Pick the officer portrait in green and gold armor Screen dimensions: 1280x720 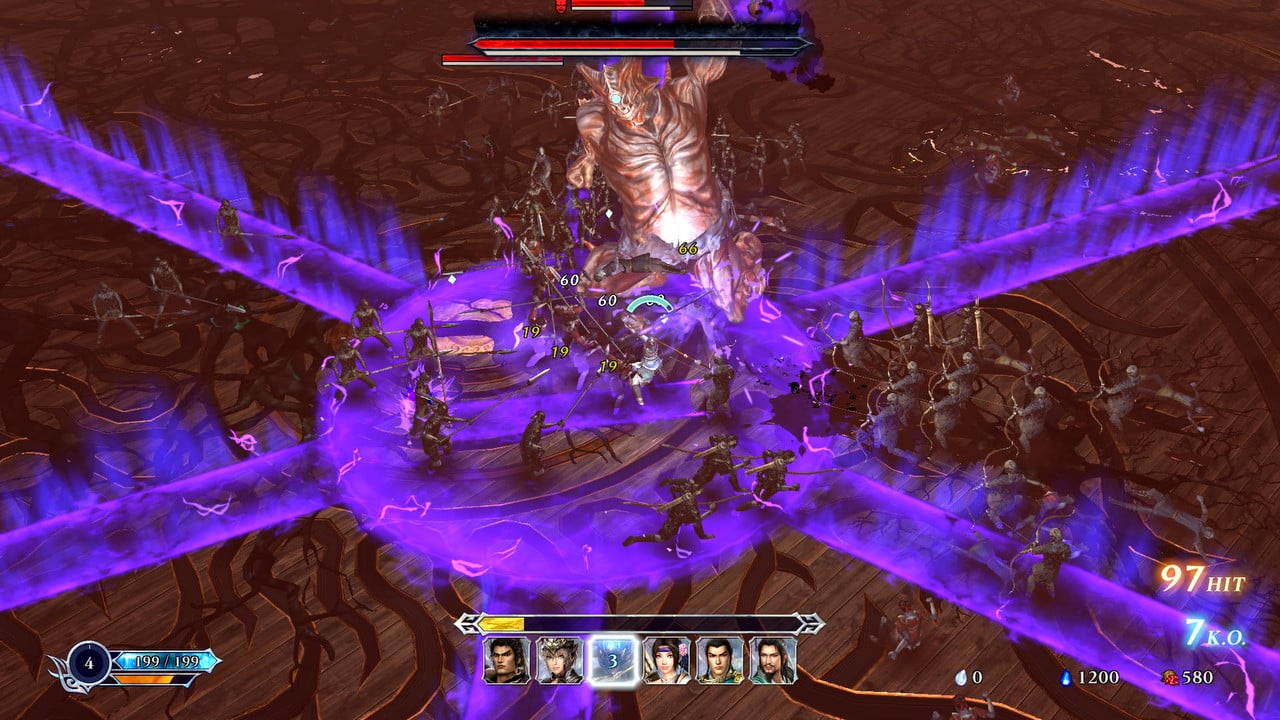point(719,660)
